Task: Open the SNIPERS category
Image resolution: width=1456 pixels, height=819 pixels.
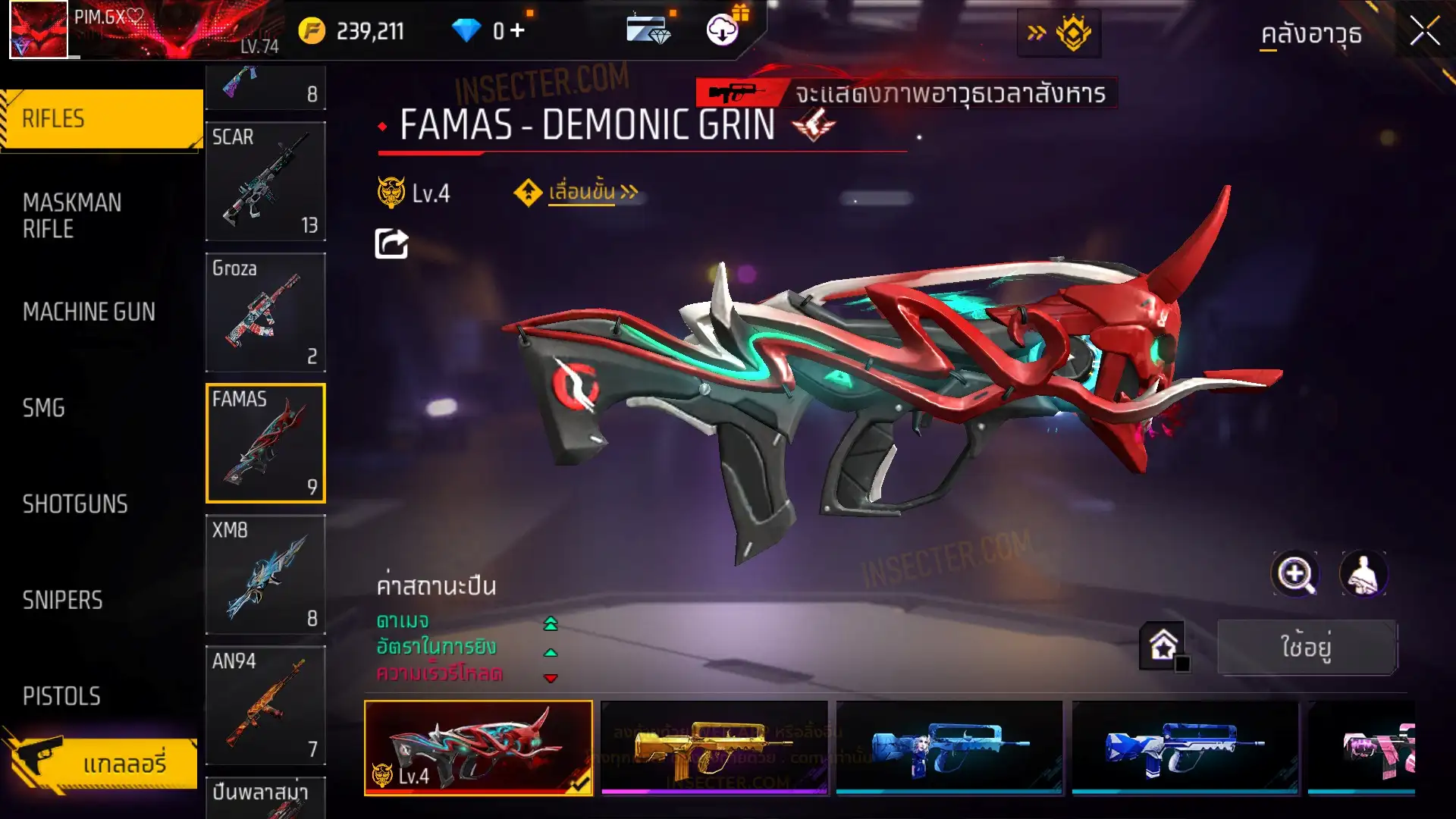Action: [62, 601]
